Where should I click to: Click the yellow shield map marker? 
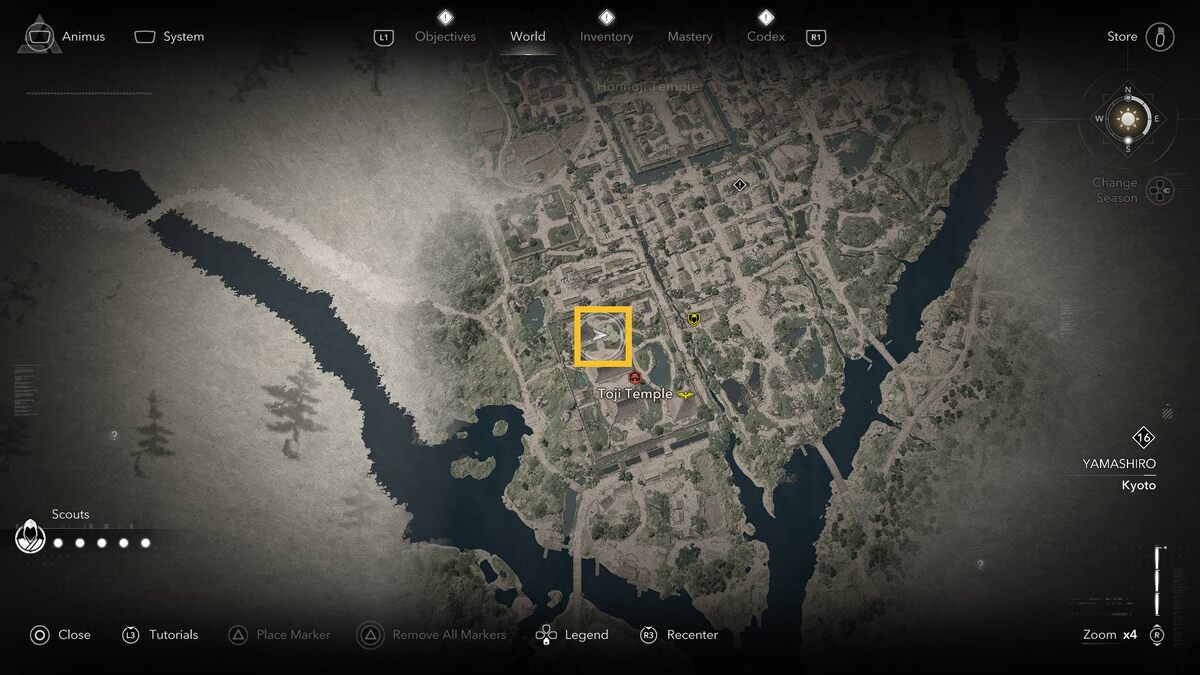693,319
